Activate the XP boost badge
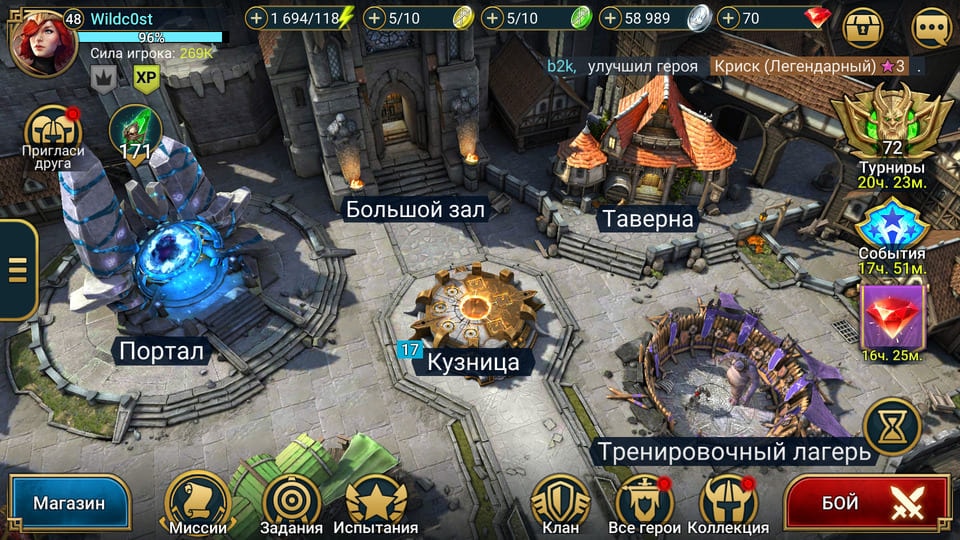The width and height of the screenshot is (960, 540). [x=146, y=78]
